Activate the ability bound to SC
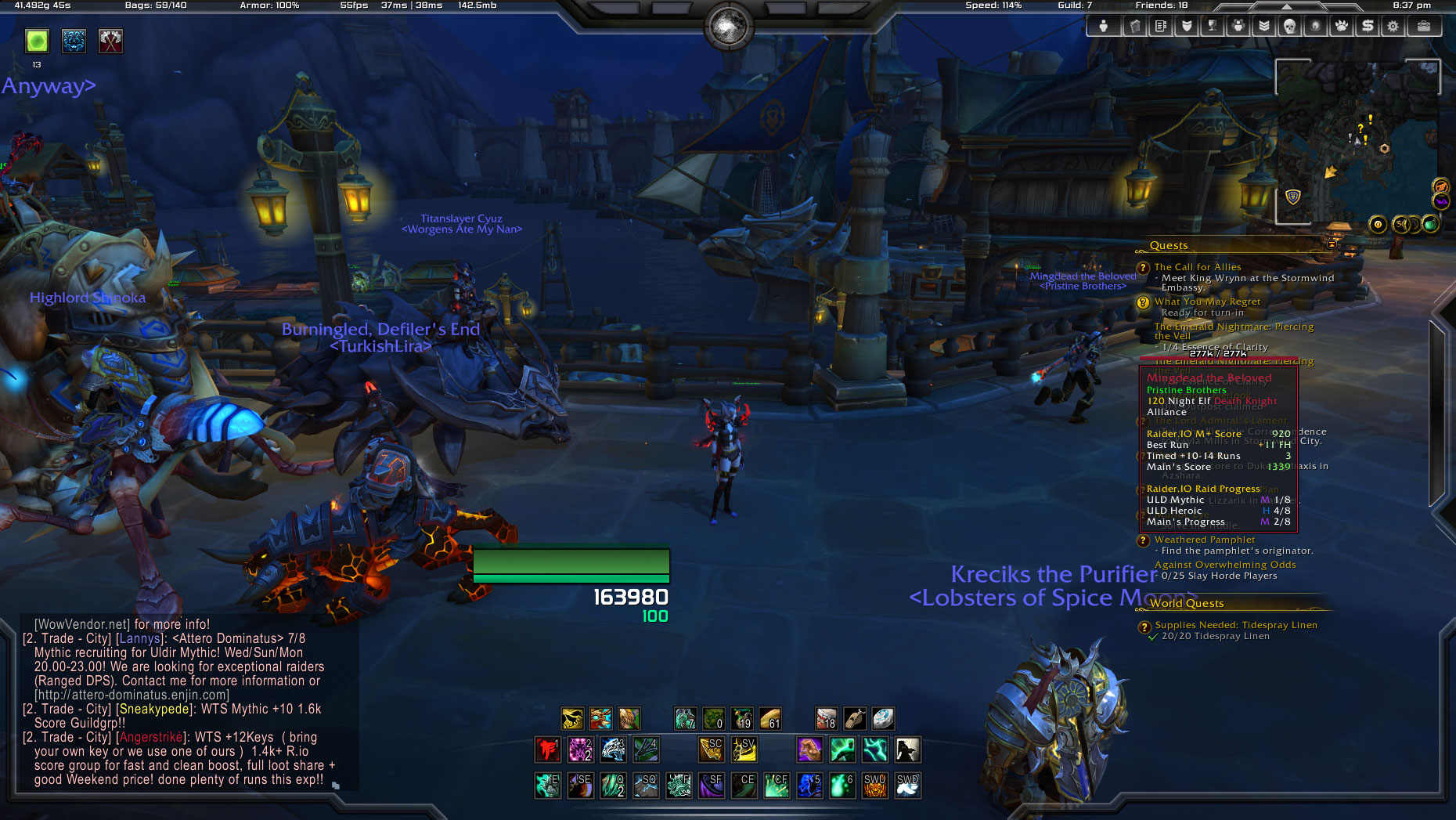 coord(711,750)
